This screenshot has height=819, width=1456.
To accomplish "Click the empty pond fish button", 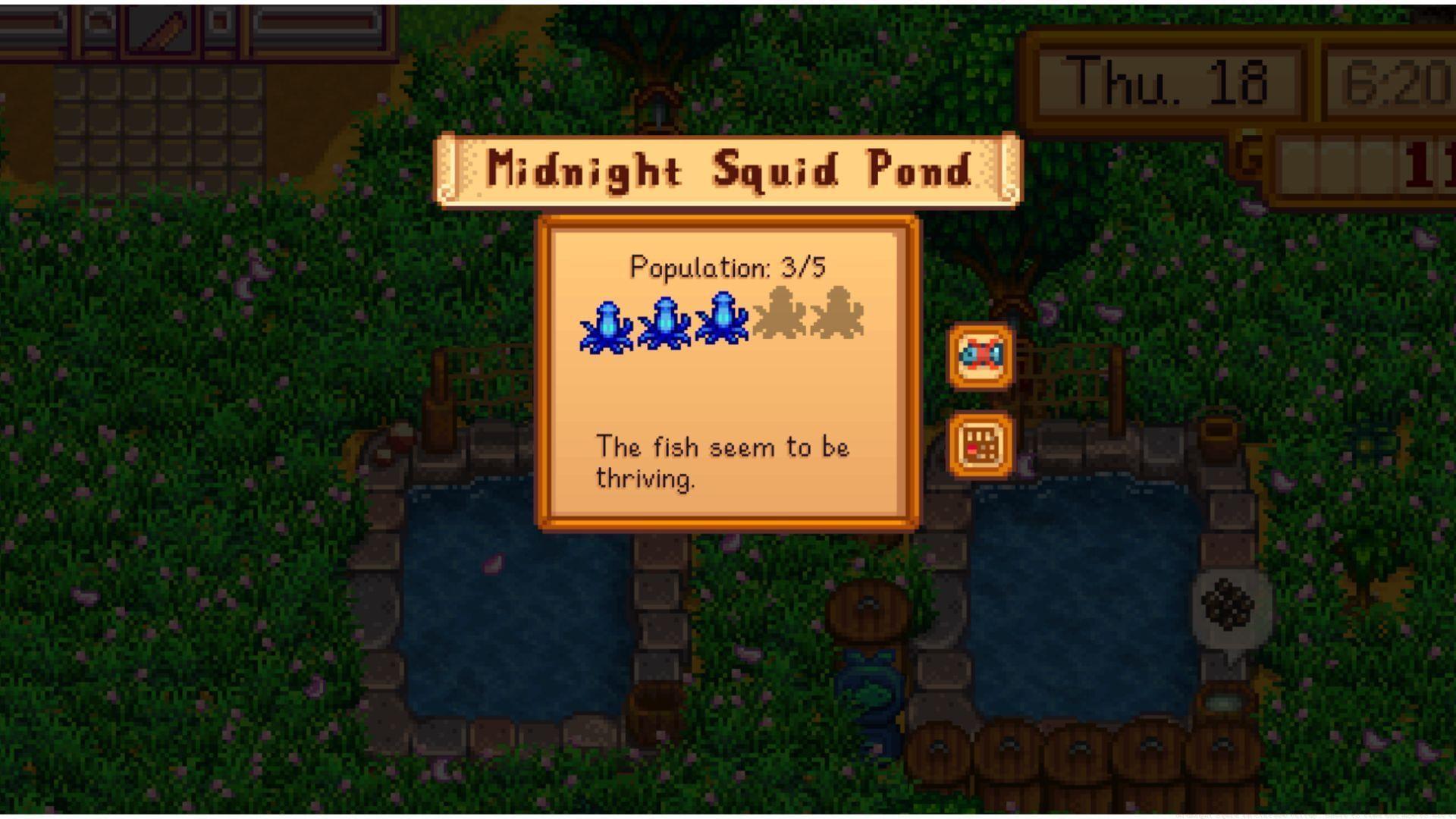I will pyautogui.click(x=981, y=356).
